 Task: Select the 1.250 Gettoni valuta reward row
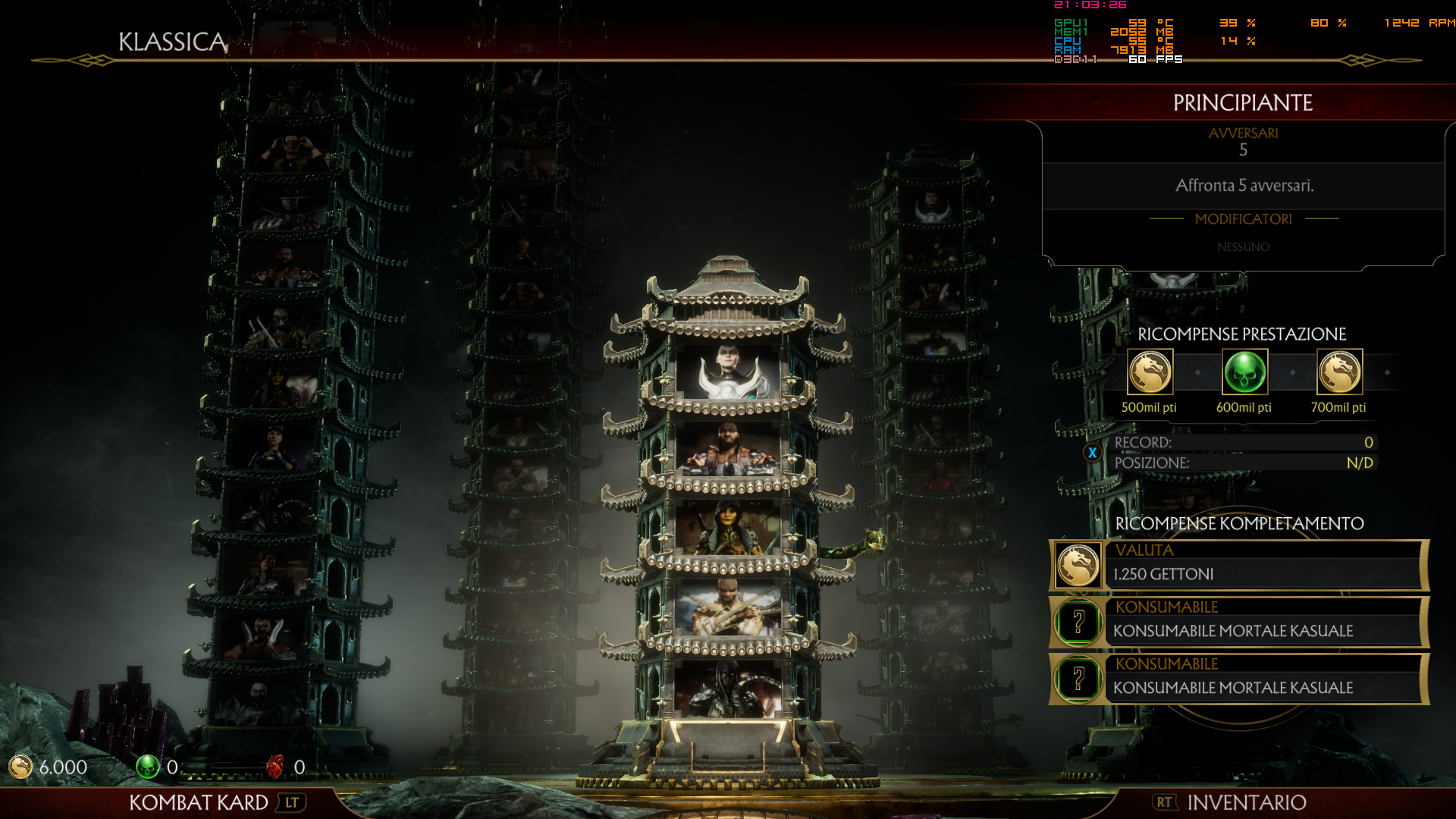tap(1239, 566)
